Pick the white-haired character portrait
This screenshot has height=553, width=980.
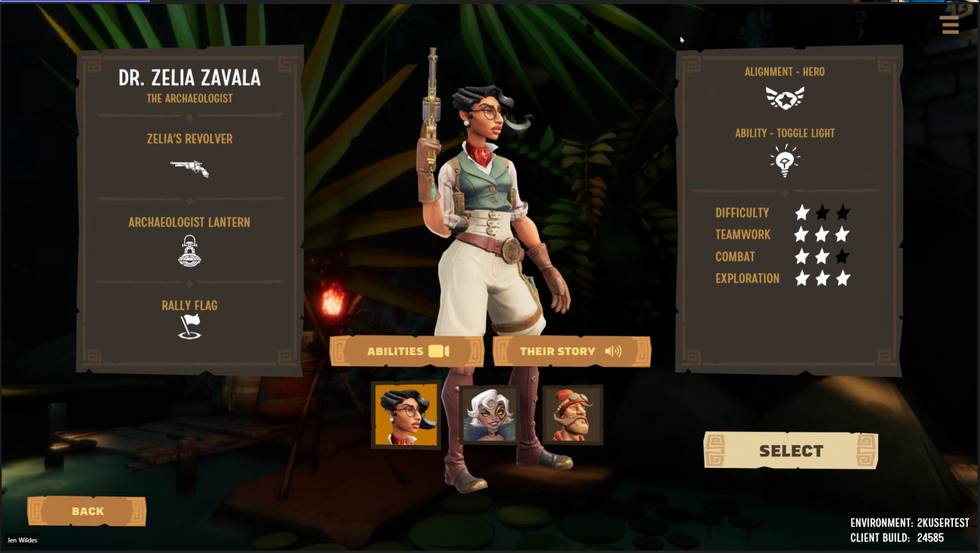(x=490, y=414)
